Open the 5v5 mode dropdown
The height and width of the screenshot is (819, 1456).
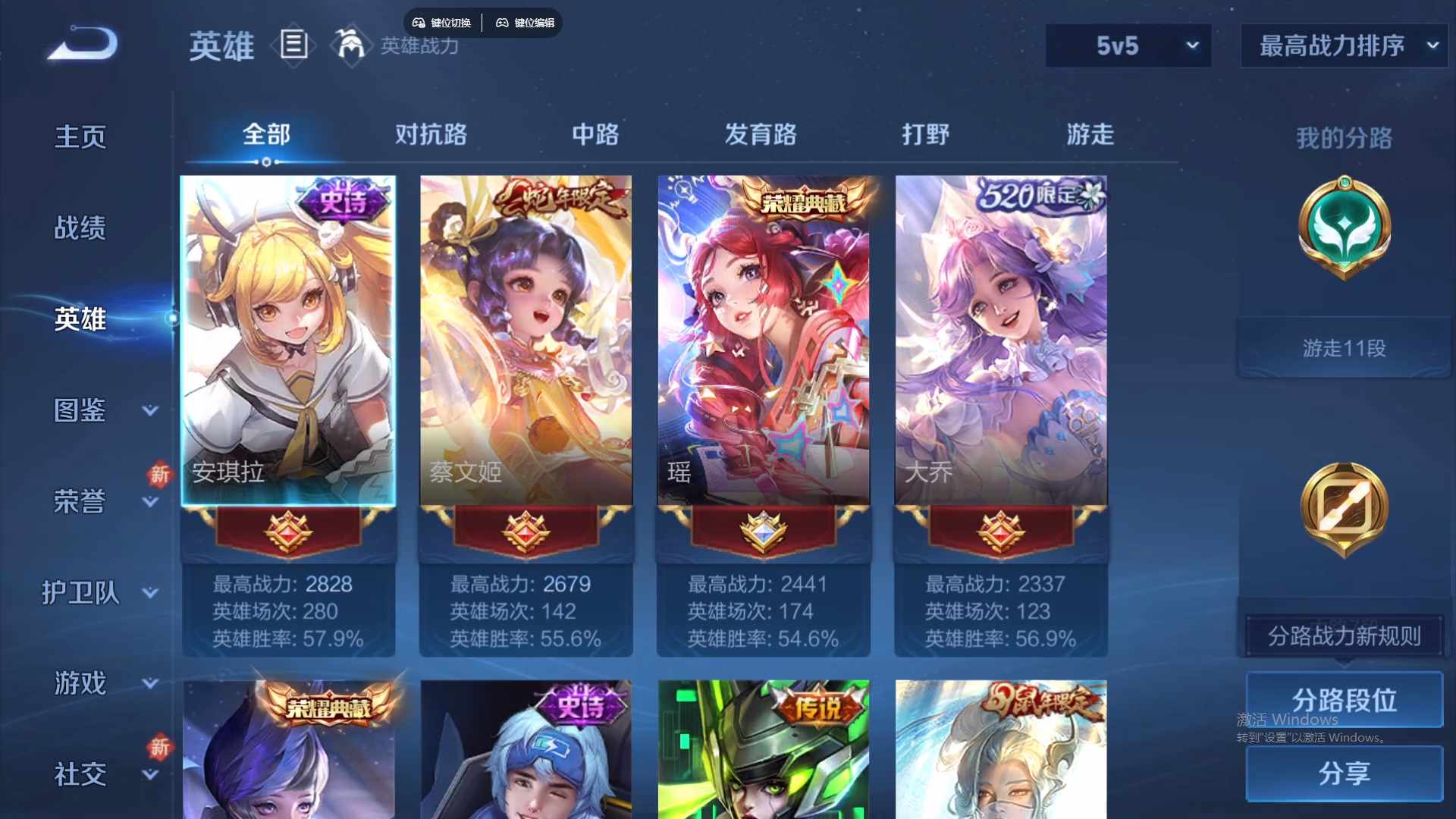click(1128, 45)
